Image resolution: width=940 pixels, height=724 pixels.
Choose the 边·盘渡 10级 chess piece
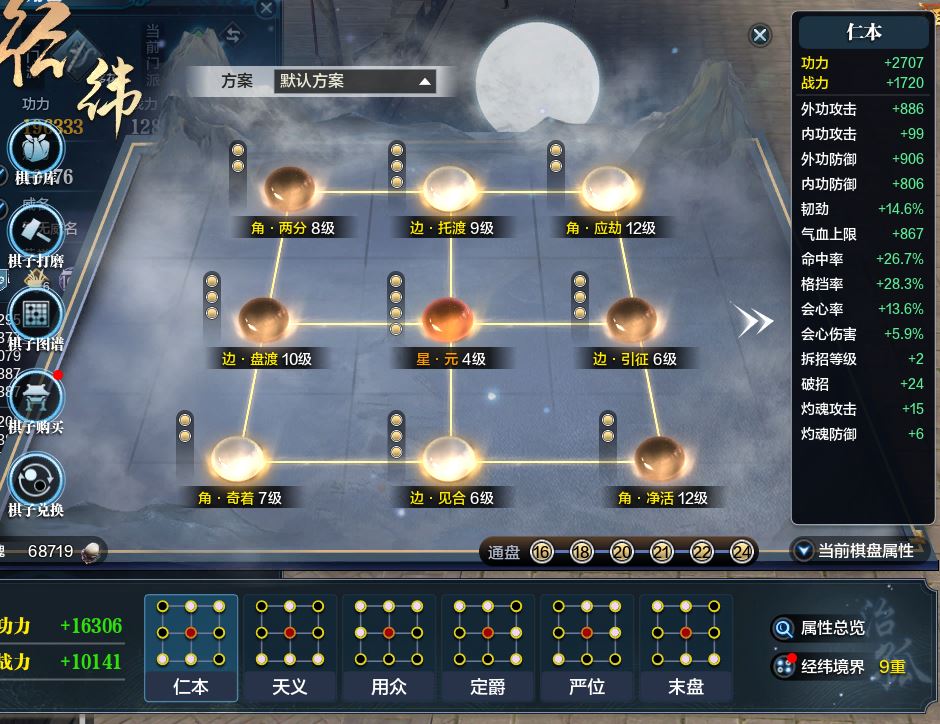click(x=265, y=320)
